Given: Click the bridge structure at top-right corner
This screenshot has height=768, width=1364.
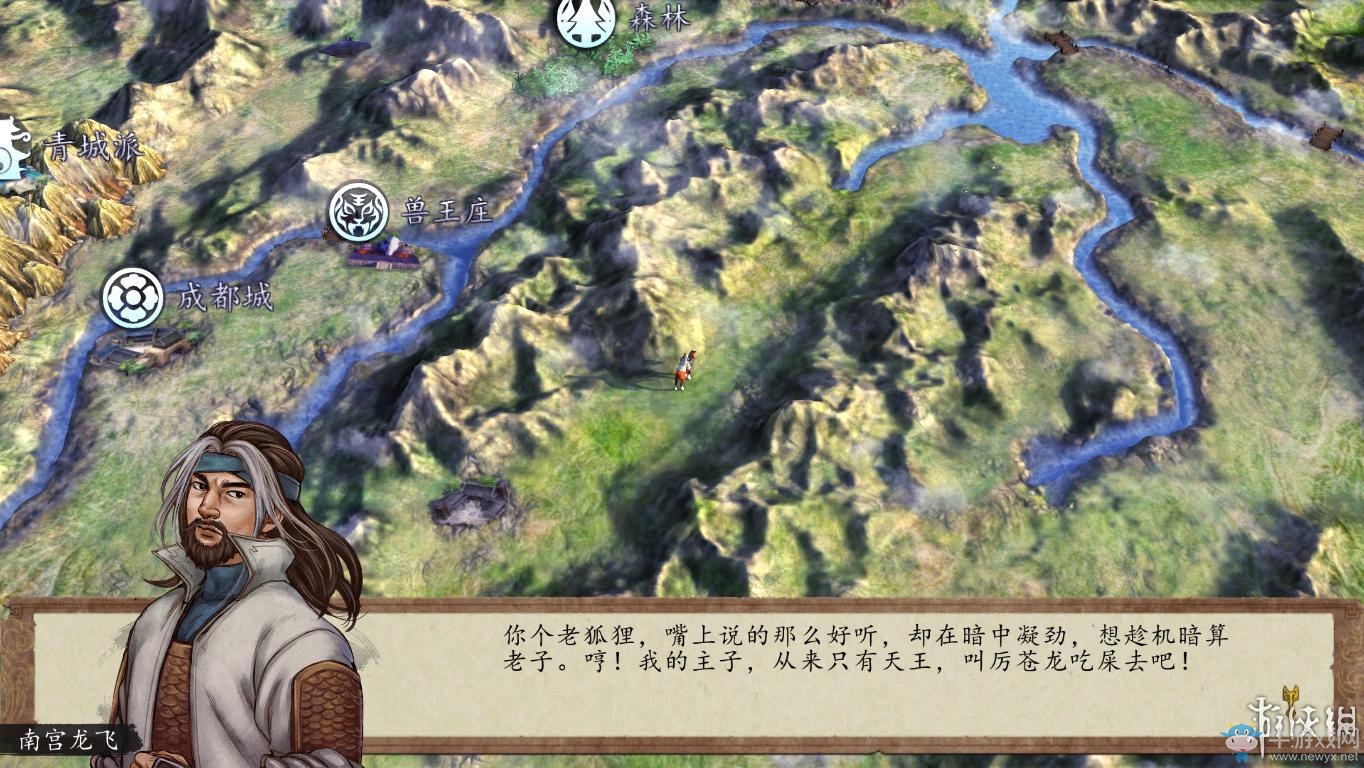Looking at the screenshot, I should (x=1063, y=43).
